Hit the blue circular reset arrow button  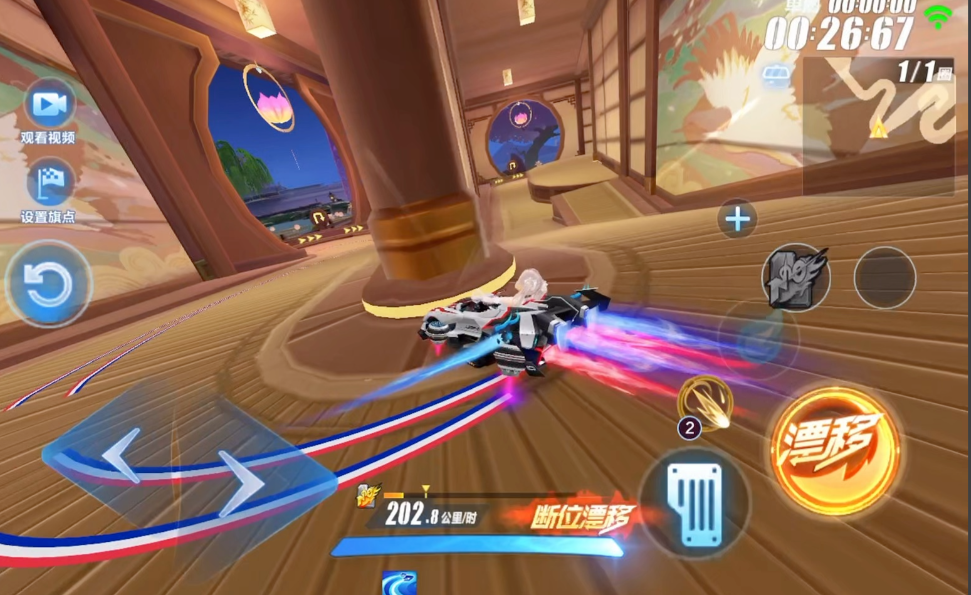48,284
